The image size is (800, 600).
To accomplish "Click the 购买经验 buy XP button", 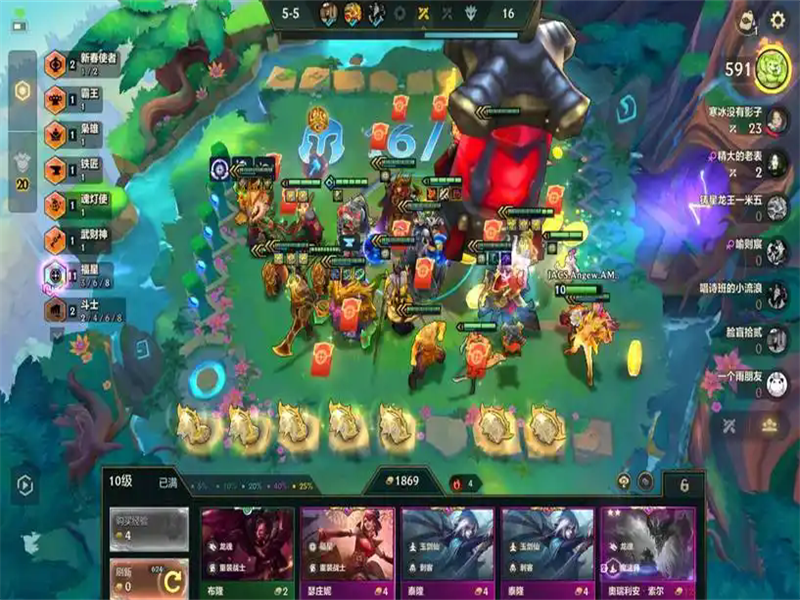I will 148,527.
